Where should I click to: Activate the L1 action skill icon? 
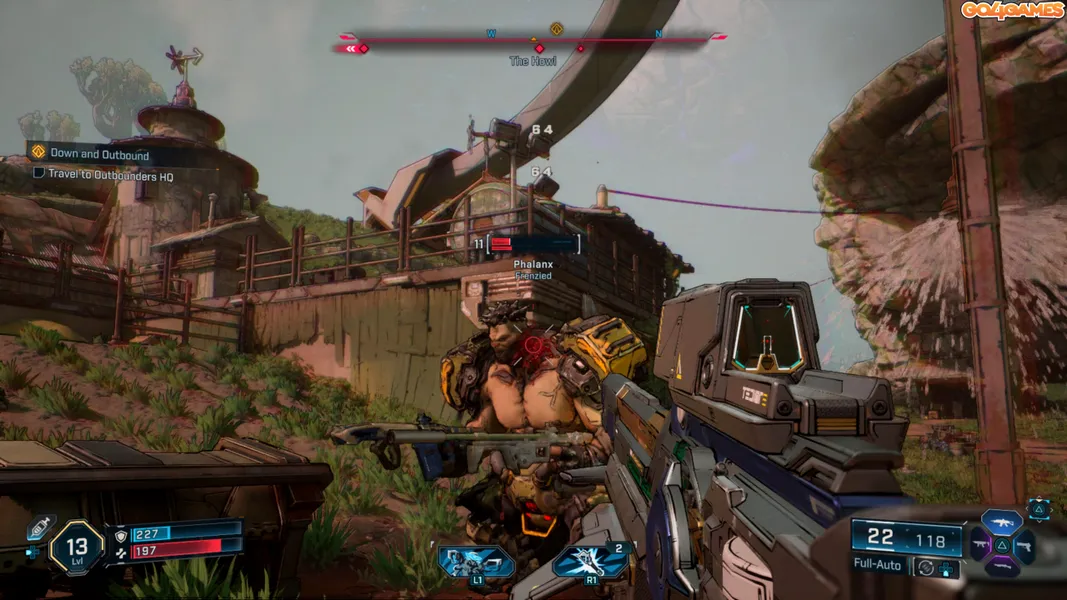coord(476,561)
